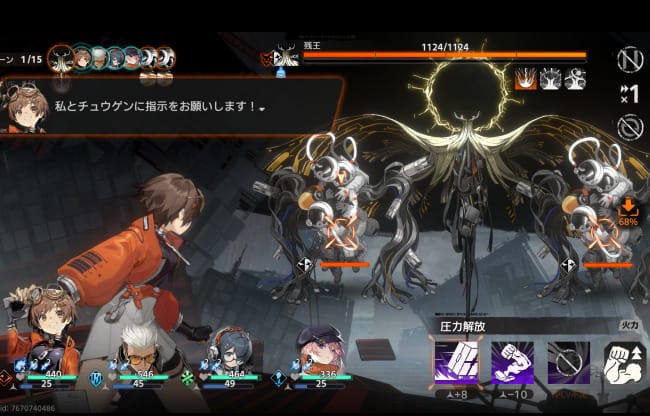This screenshot has height=416, width=650.
Task: Click the circled N button
Action: (629, 60)
